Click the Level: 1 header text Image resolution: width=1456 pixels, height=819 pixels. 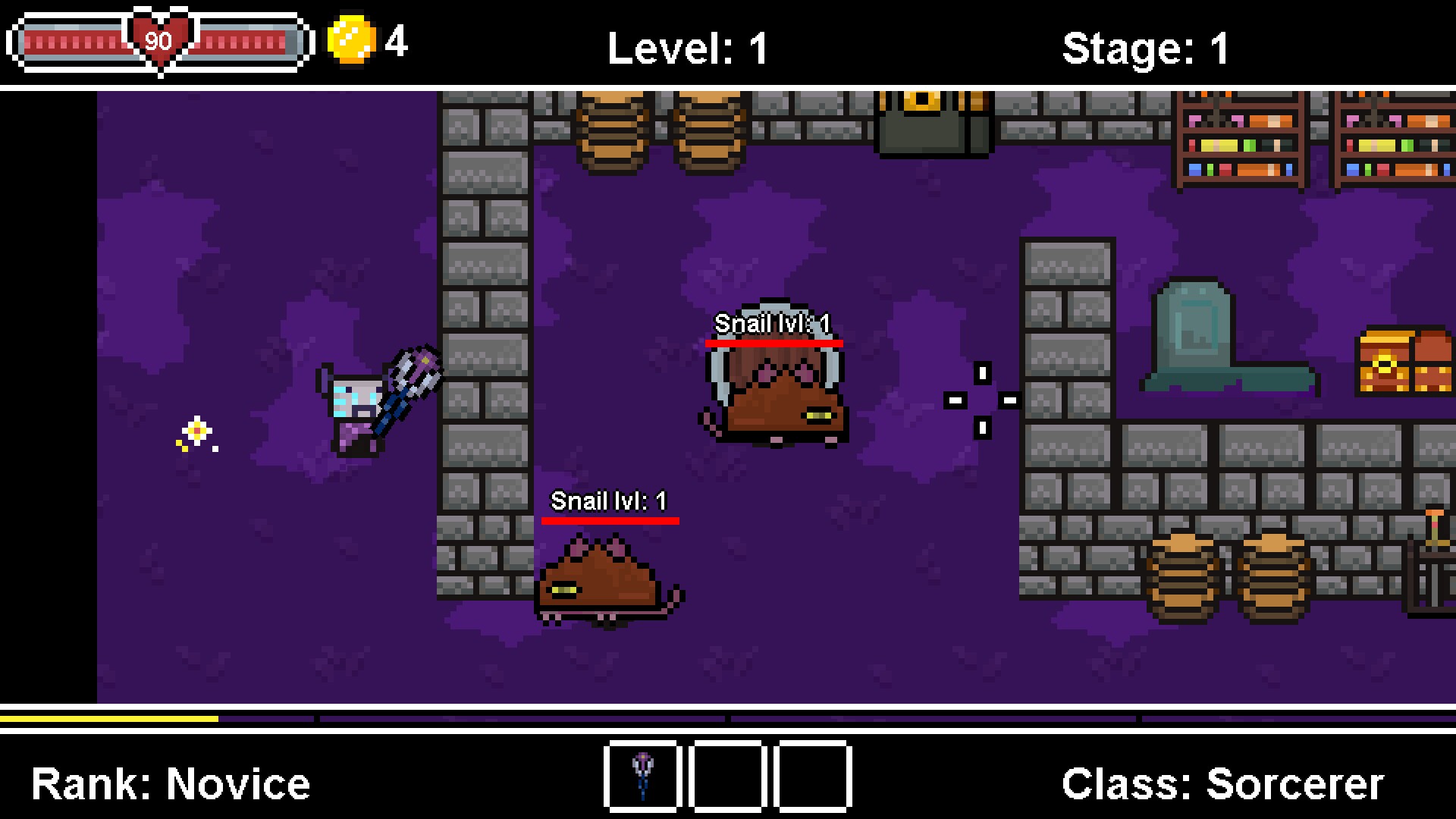point(687,47)
